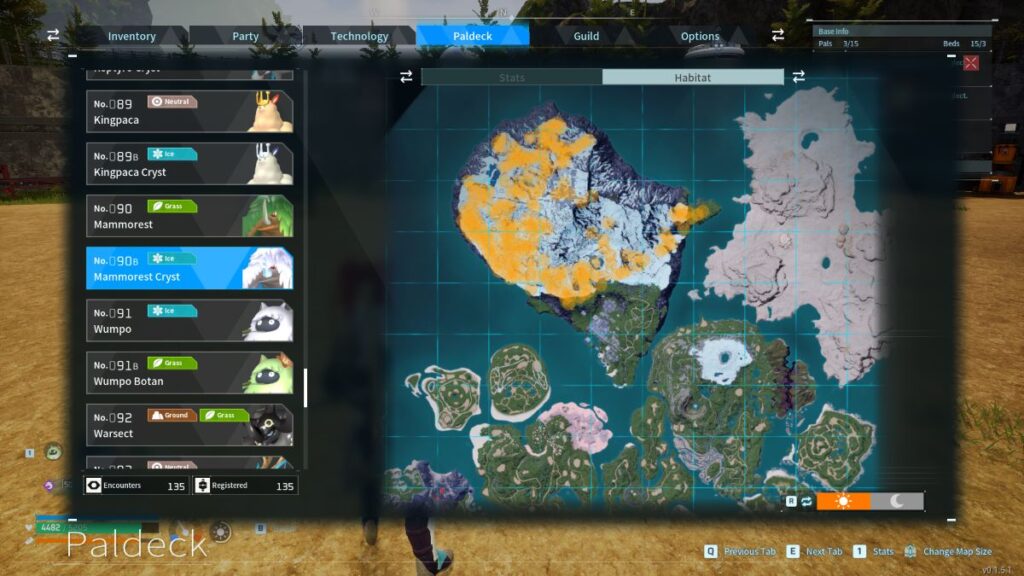Image resolution: width=1024 pixels, height=576 pixels.
Task: Select the Warsect entry
Action: pos(189,424)
